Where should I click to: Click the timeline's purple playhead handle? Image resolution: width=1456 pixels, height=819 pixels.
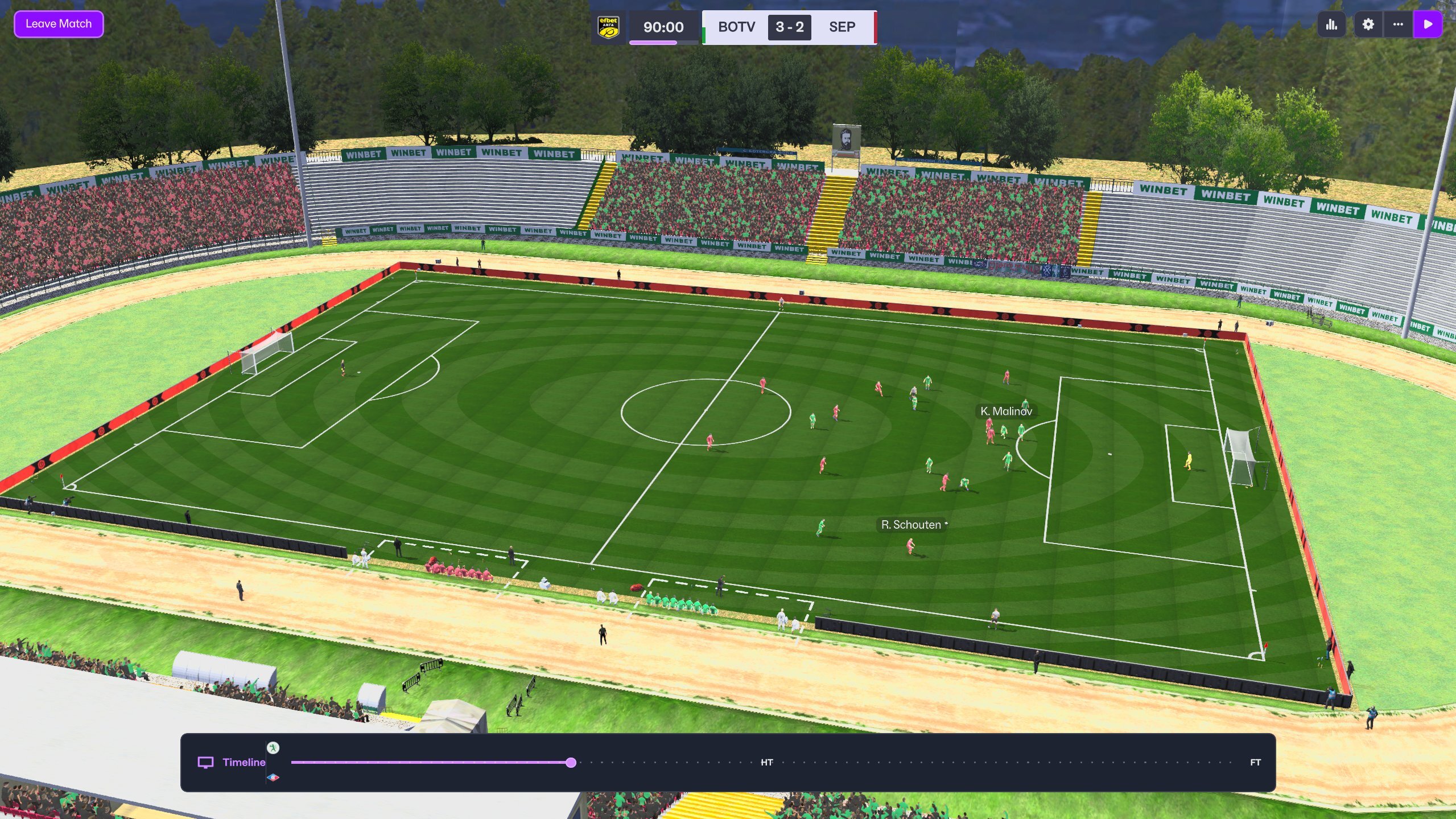click(x=571, y=763)
